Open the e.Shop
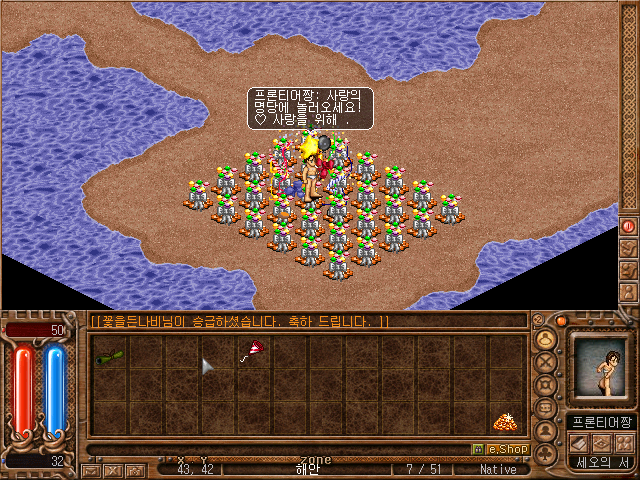Viewport: 640px width, 480px height. (x=500, y=449)
